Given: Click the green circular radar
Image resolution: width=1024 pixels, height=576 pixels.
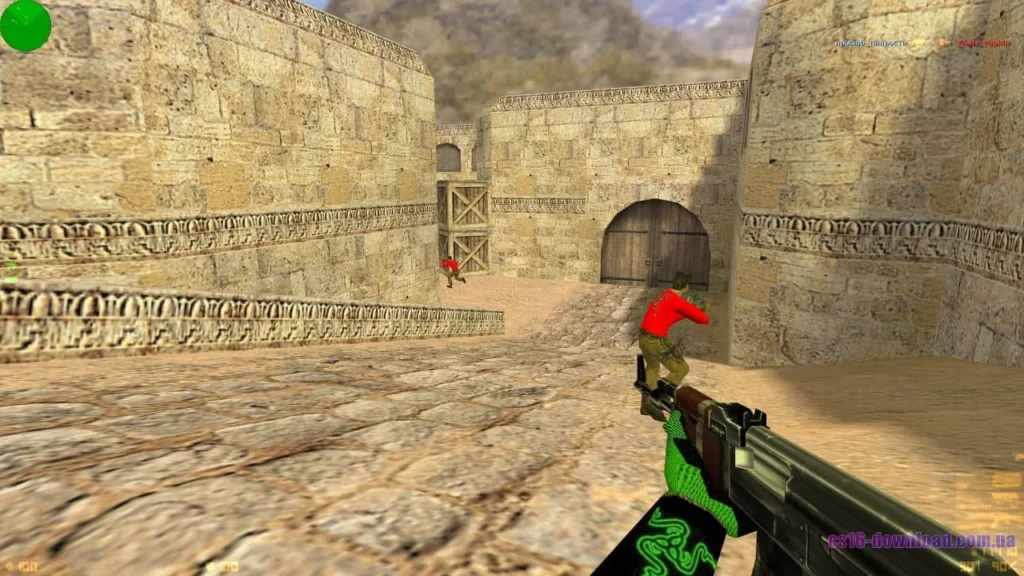Looking at the screenshot, I should tap(25, 25).
